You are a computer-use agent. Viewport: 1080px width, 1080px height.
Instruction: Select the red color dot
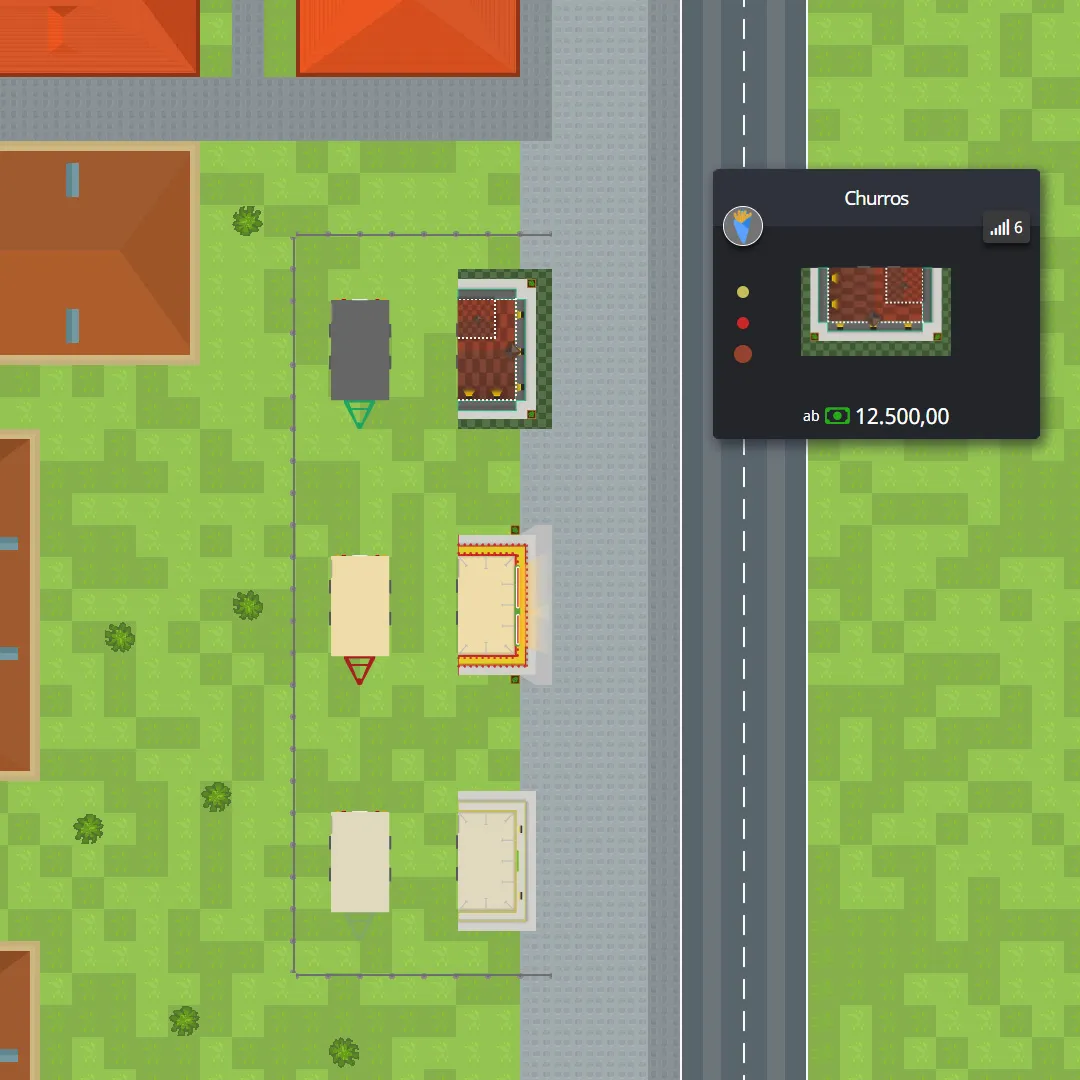pos(742,323)
